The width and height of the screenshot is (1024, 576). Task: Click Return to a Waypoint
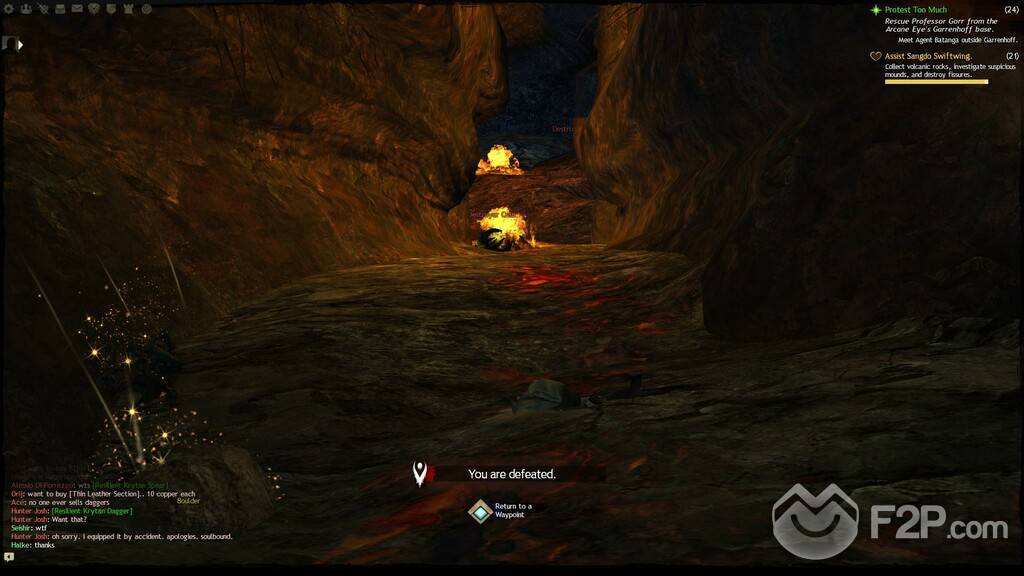[481, 511]
